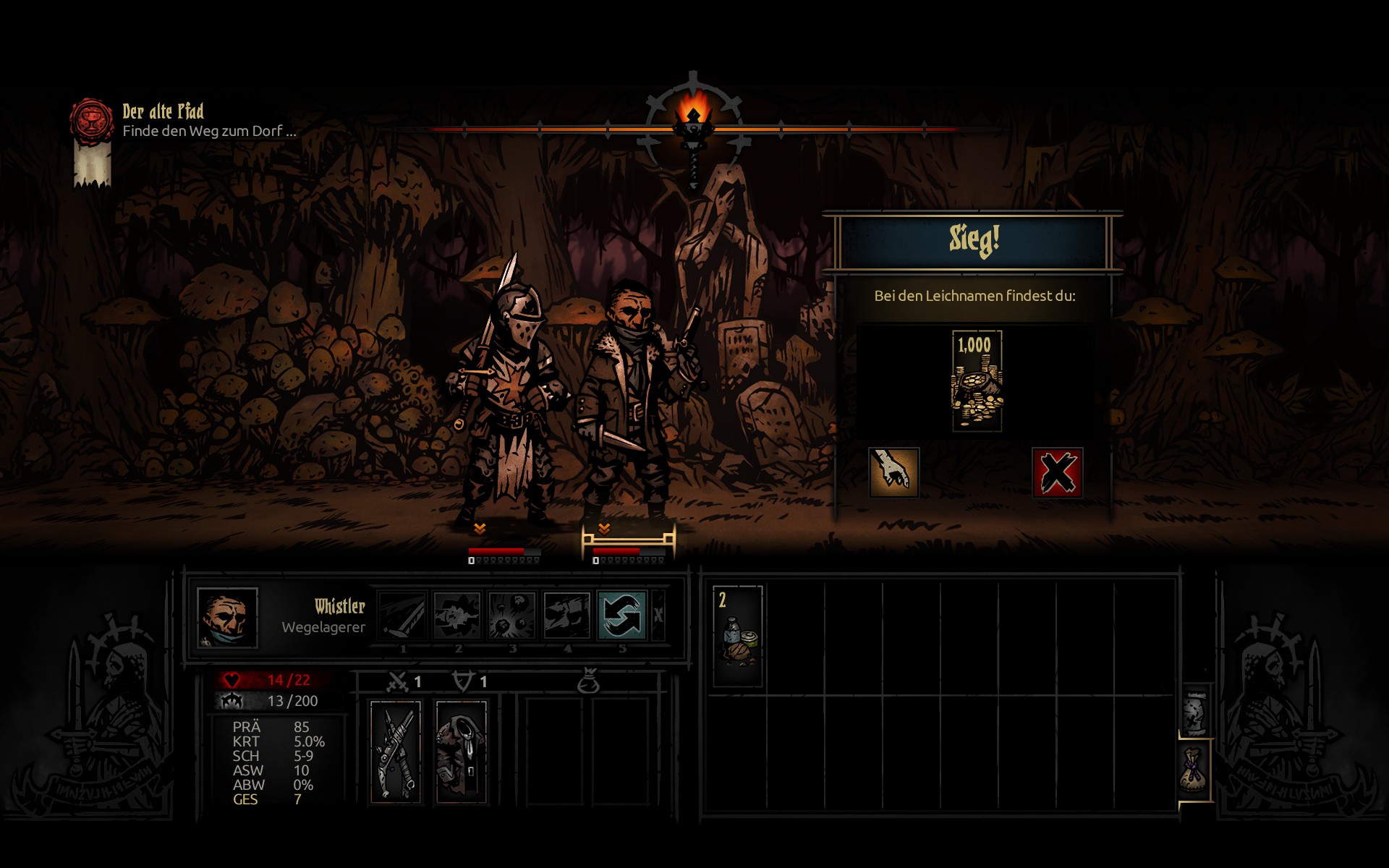Switch to the map scroll tab
1389x868 pixels.
tap(1195, 712)
